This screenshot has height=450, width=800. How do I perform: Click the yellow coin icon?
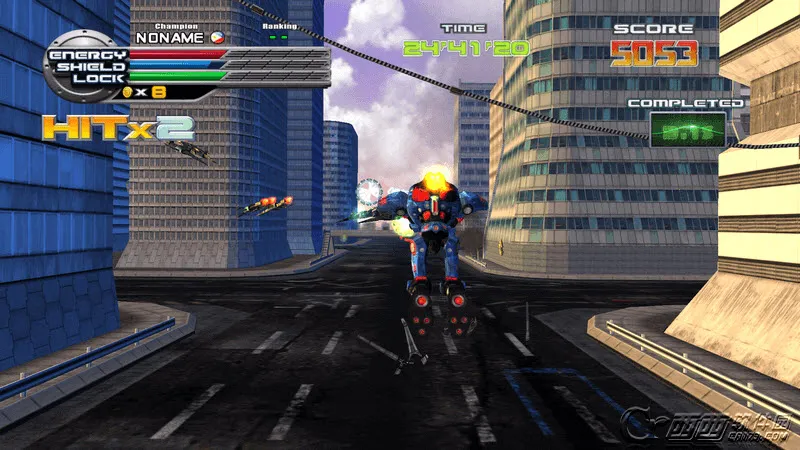click(127, 92)
